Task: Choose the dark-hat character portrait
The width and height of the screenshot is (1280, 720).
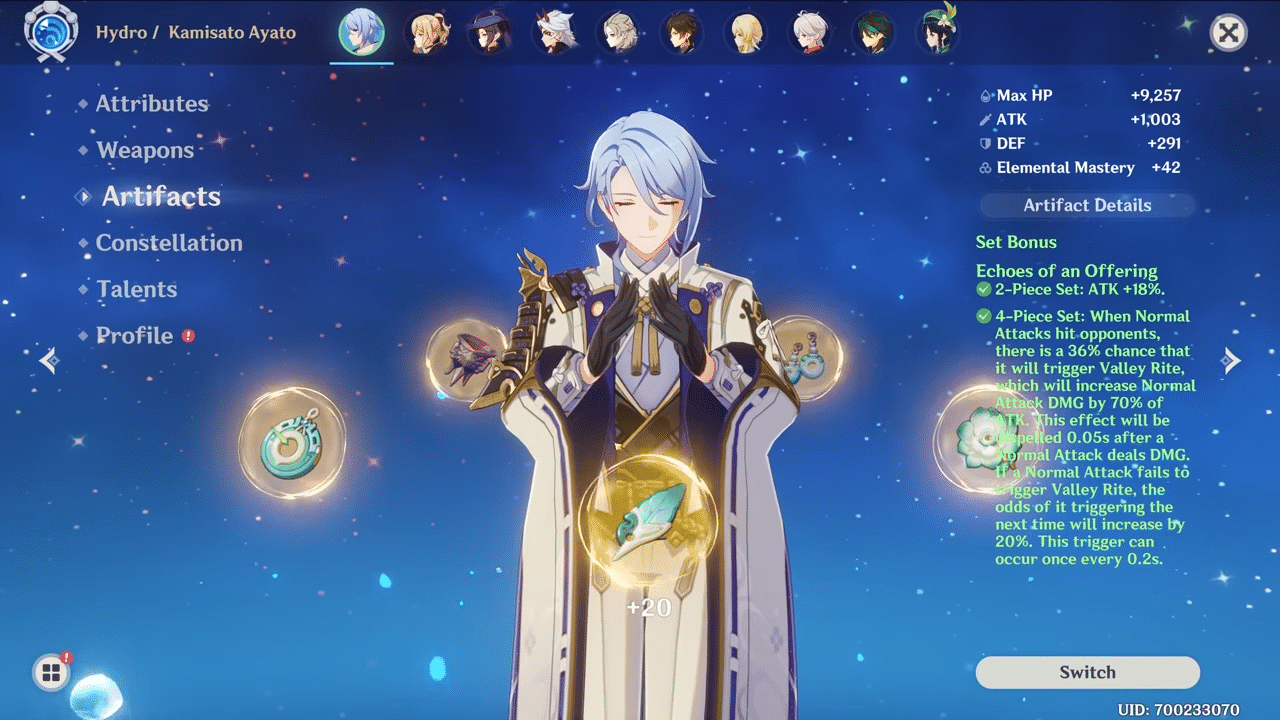Action: coord(490,33)
